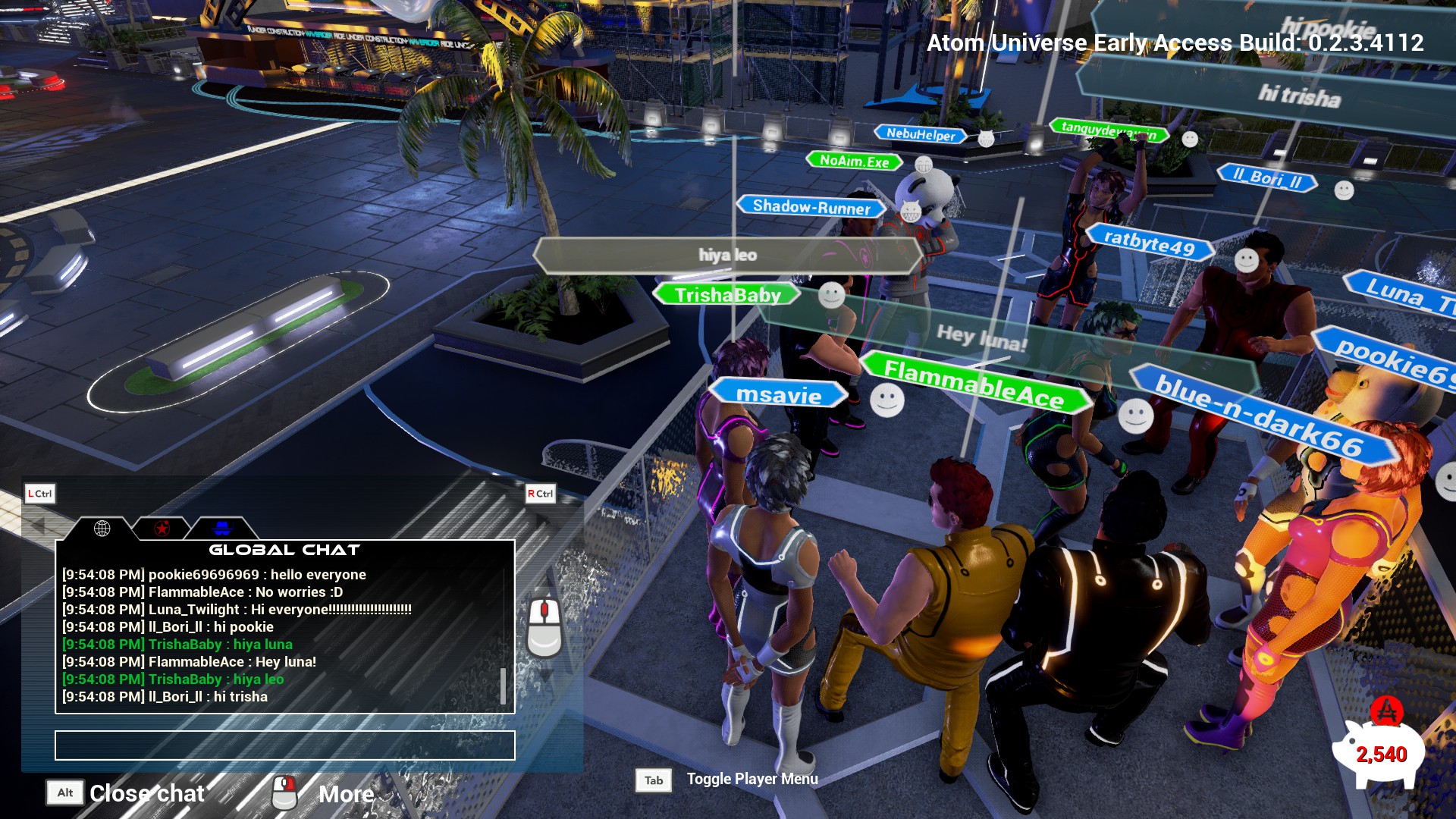
Task: Click the chat message input box
Action: tap(284, 745)
